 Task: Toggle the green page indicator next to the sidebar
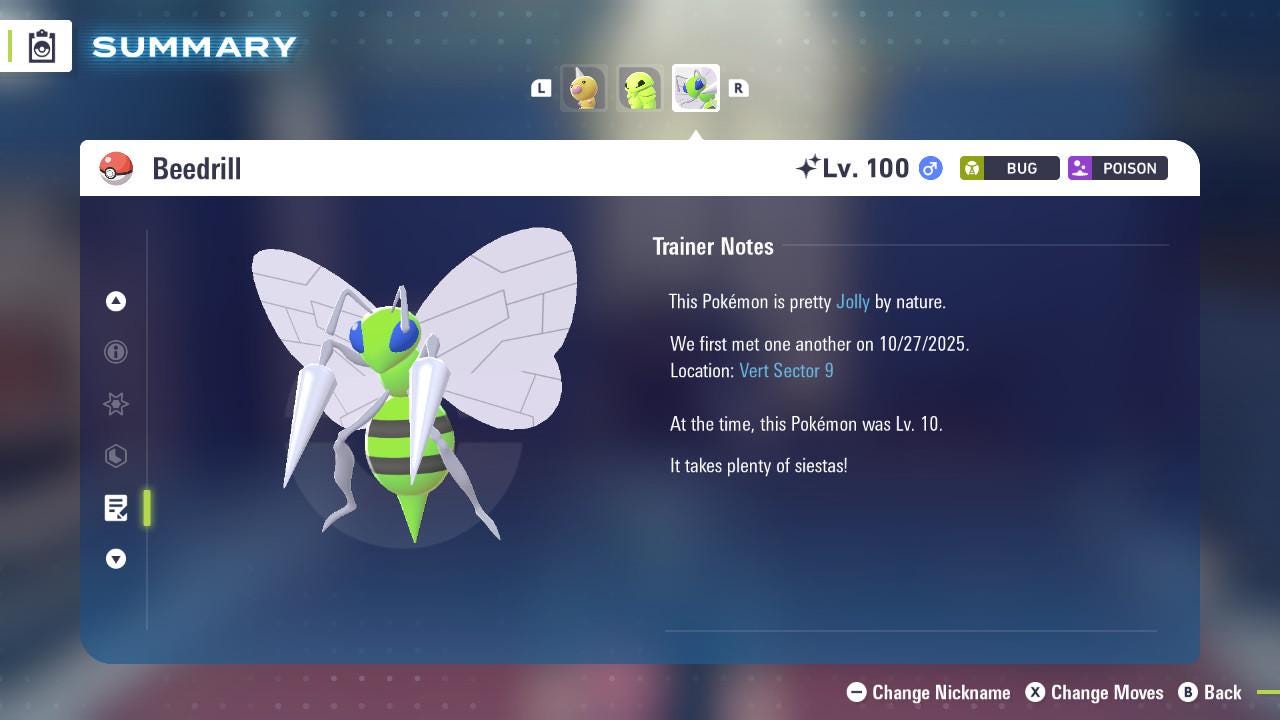coord(146,508)
